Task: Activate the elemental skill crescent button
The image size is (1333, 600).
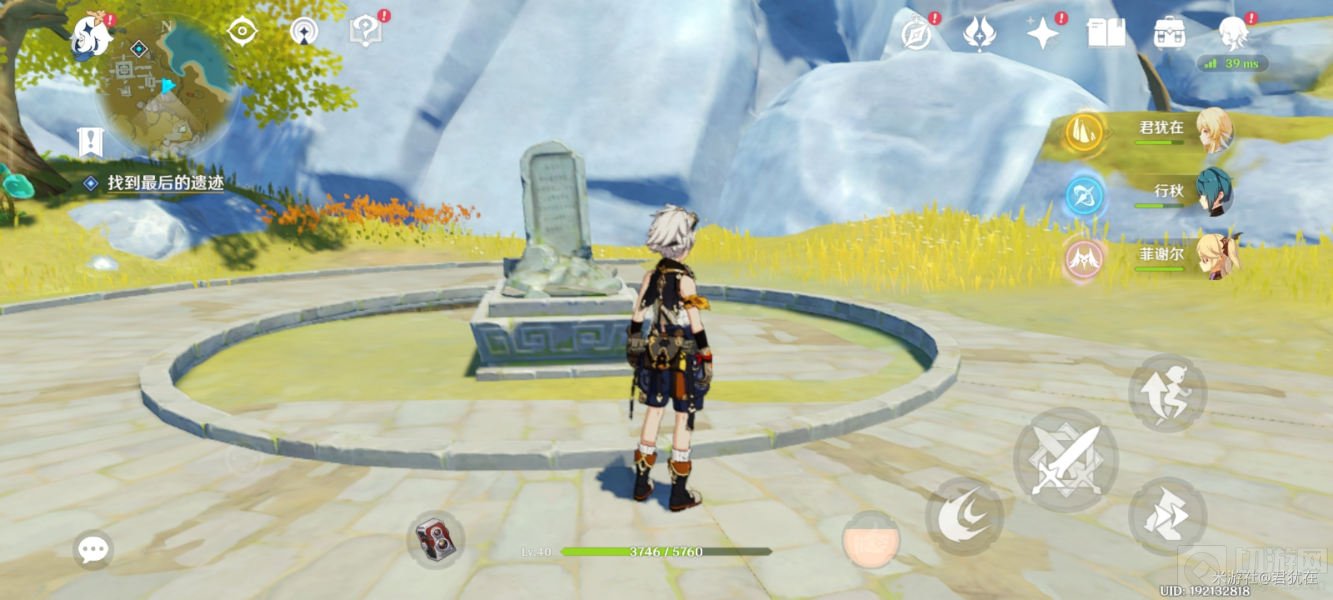Action: click(964, 517)
